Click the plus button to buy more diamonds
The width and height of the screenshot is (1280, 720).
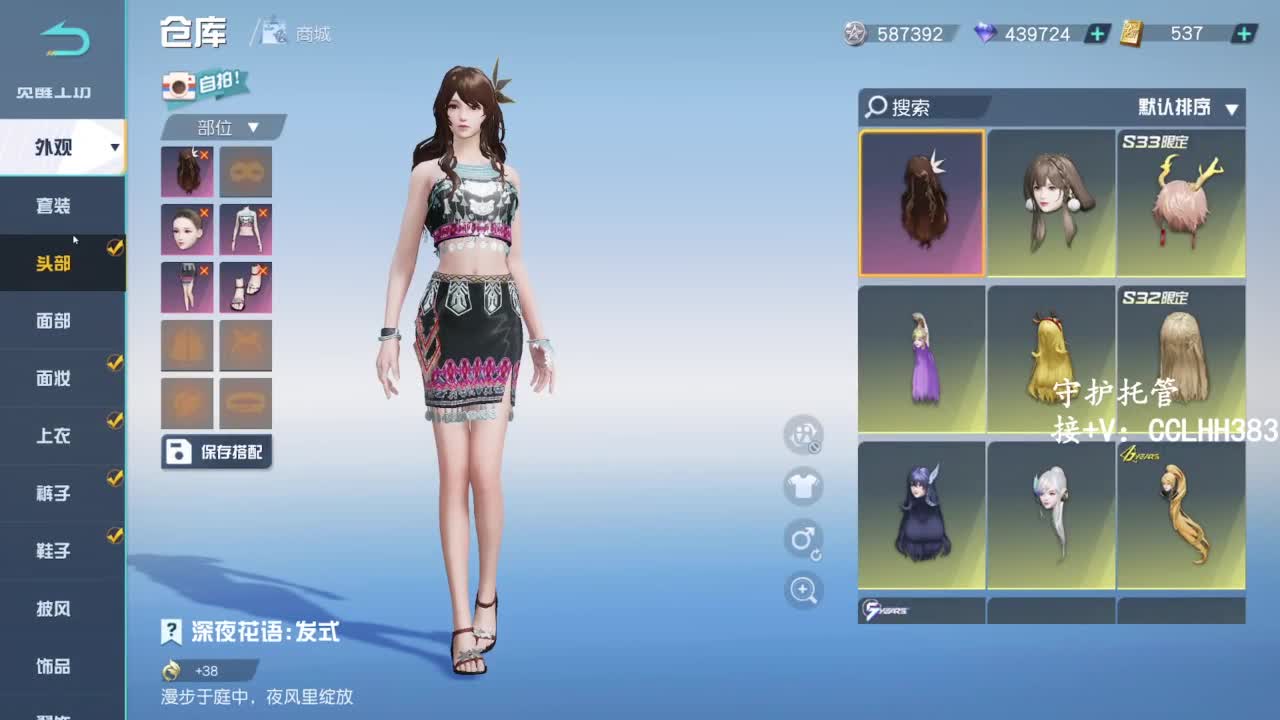(x=1096, y=33)
